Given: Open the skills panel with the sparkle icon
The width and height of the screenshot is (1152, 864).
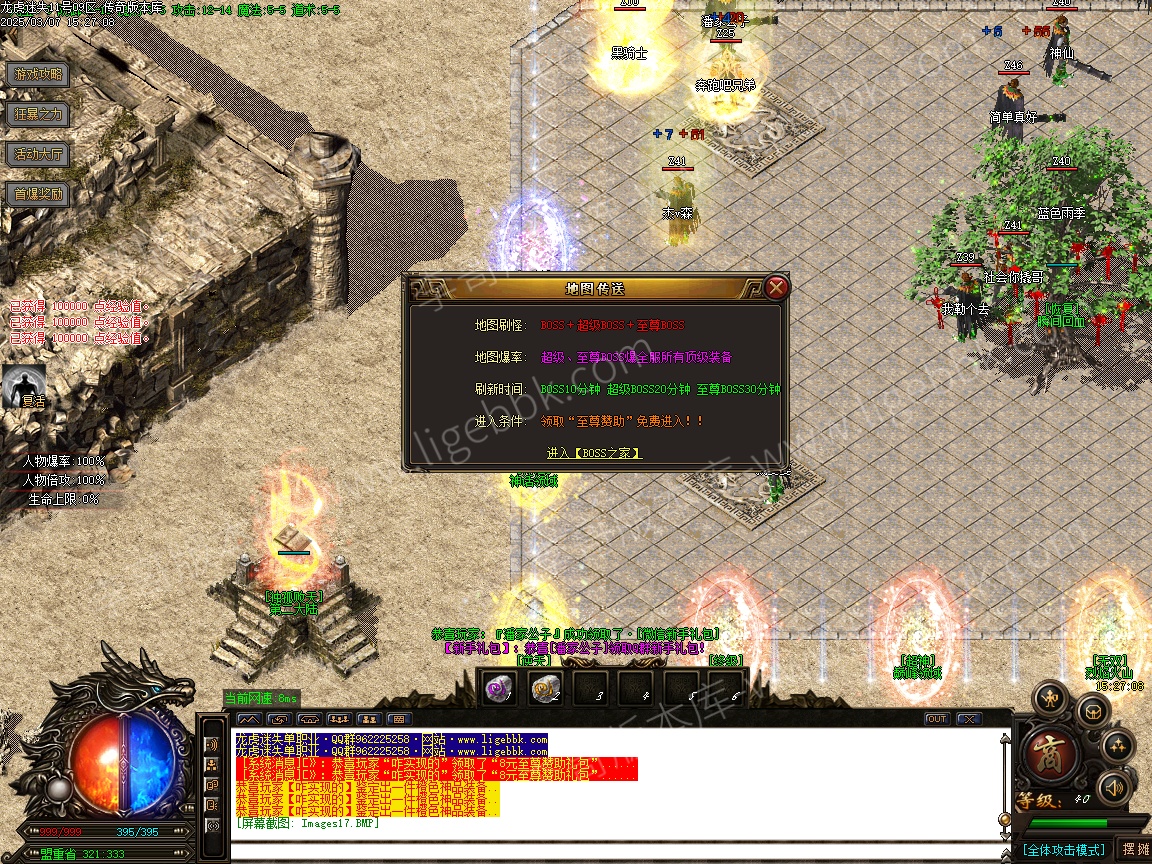Looking at the screenshot, I should (x=1117, y=746).
